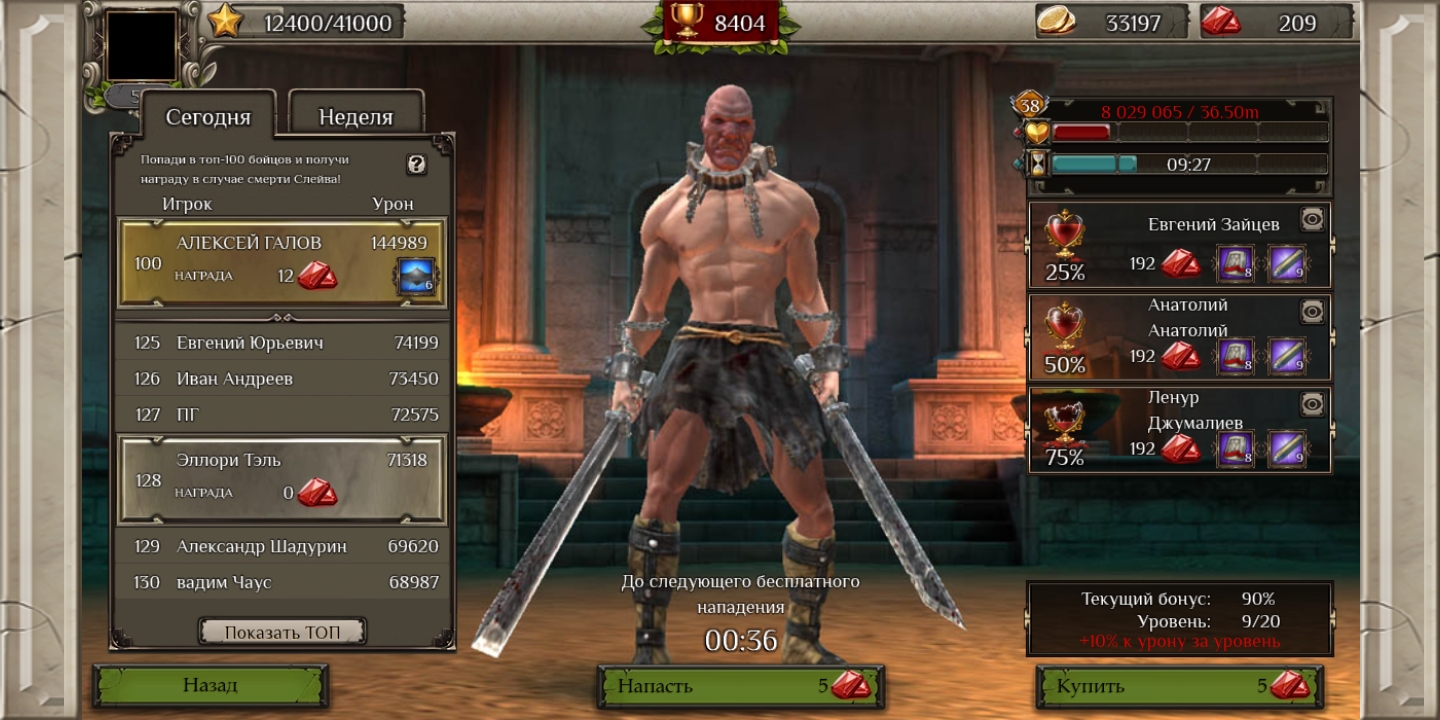The height and width of the screenshot is (720, 1440).
Task: Switch to the Сегодня tab
Action: (208, 117)
